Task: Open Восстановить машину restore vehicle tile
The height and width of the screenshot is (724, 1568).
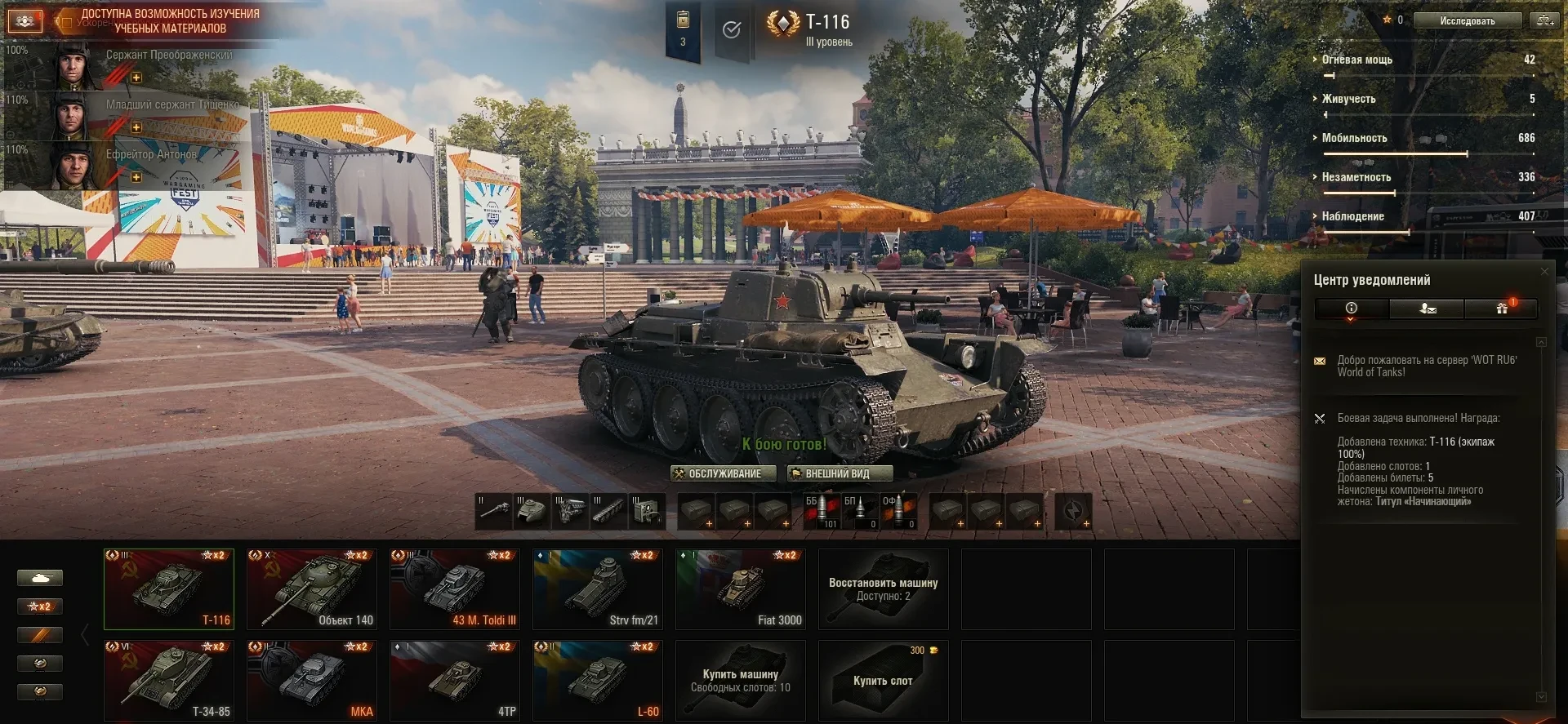Action: click(883, 589)
